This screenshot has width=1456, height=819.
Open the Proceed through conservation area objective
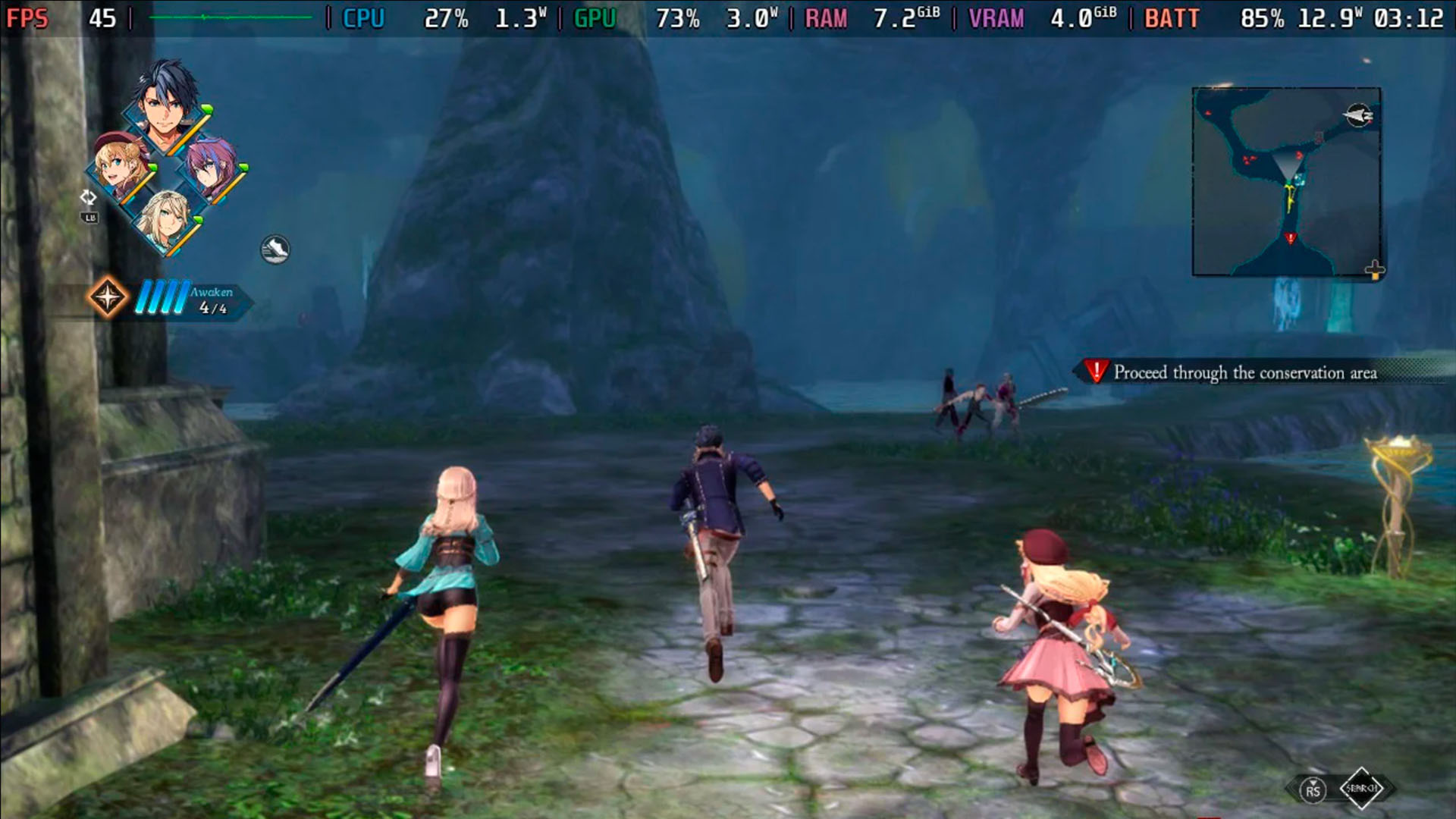point(1244,372)
